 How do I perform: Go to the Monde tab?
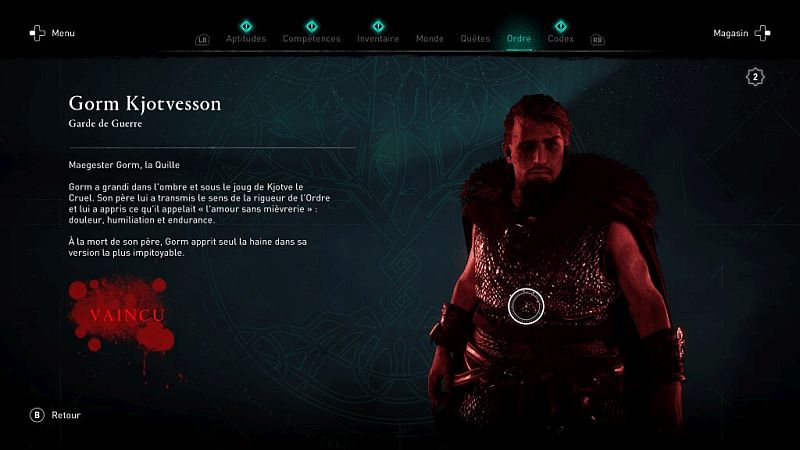pyautogui.click(x=429, y=39)
